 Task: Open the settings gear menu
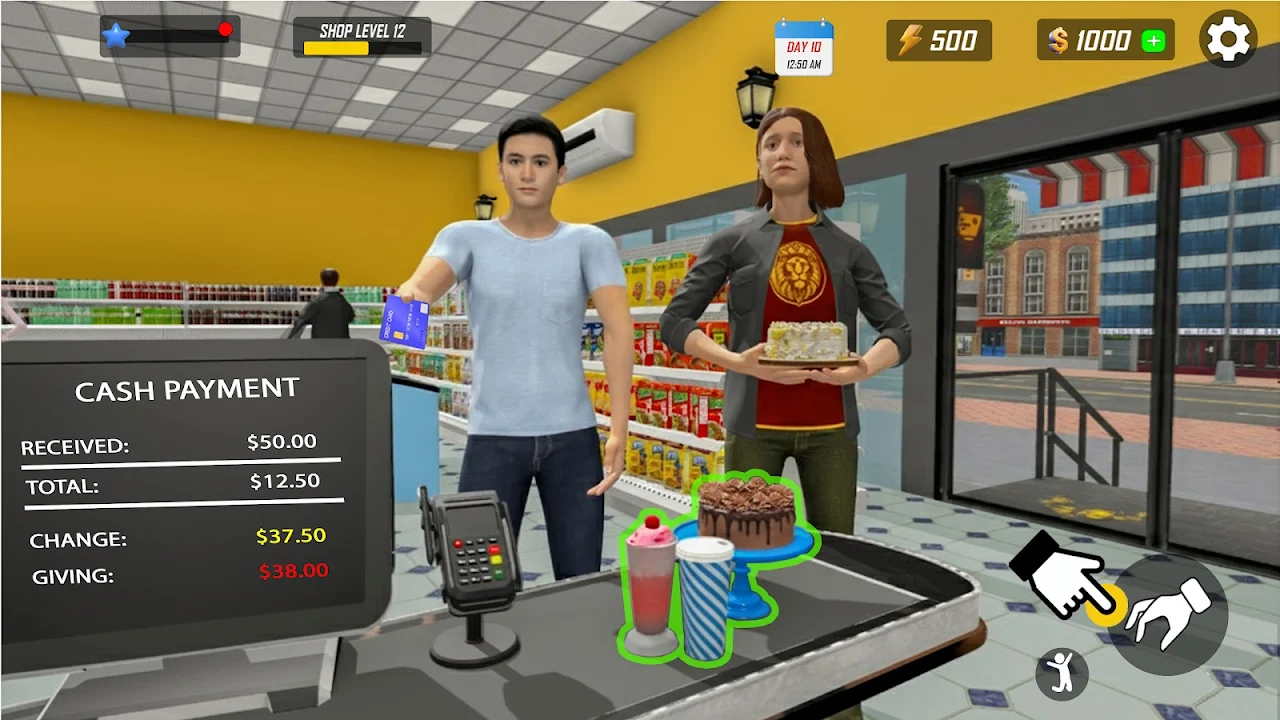click(1228, 39)
